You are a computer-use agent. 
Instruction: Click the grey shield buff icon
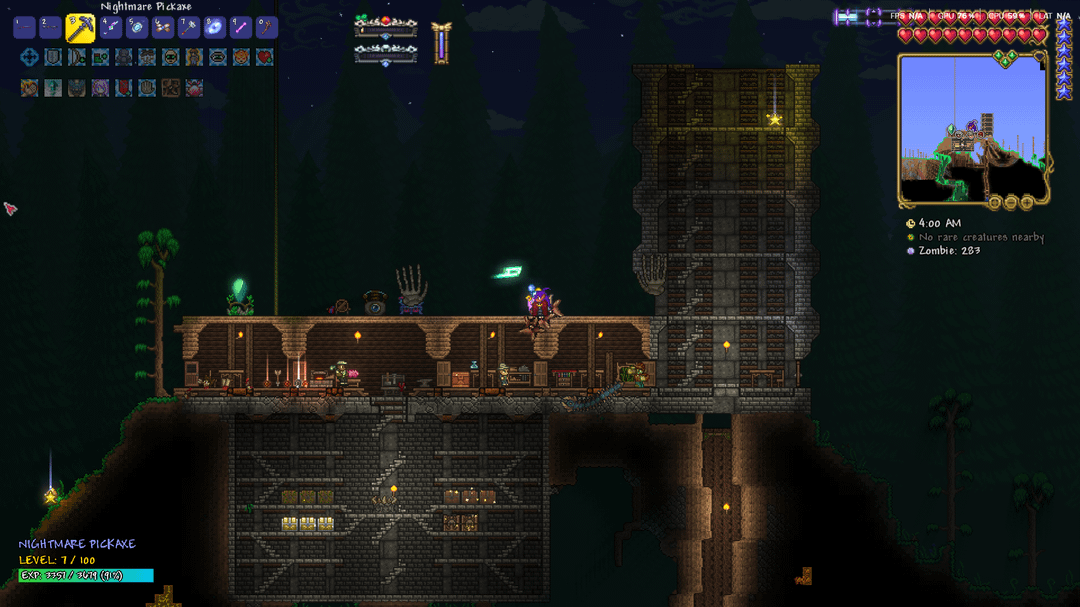(53, 57)
